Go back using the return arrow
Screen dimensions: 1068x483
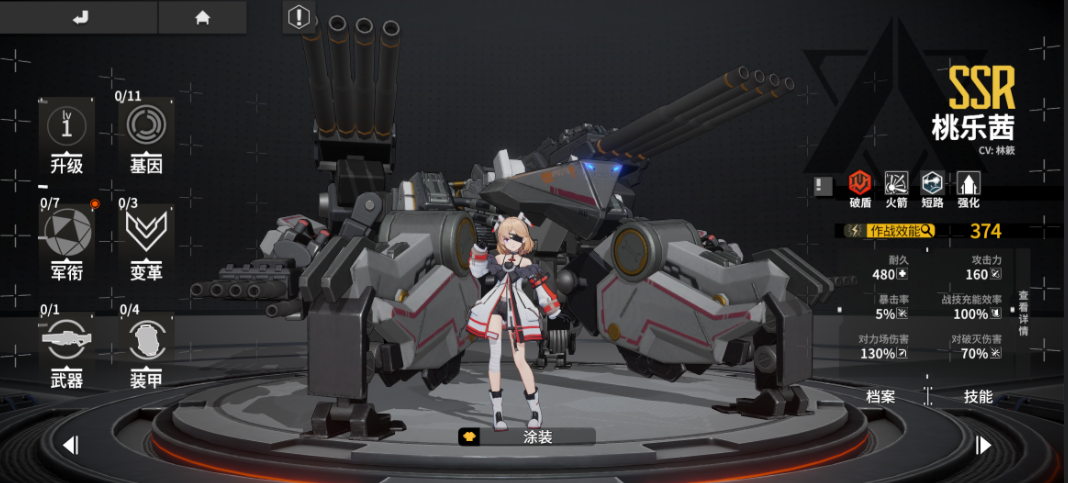point(81,17)
